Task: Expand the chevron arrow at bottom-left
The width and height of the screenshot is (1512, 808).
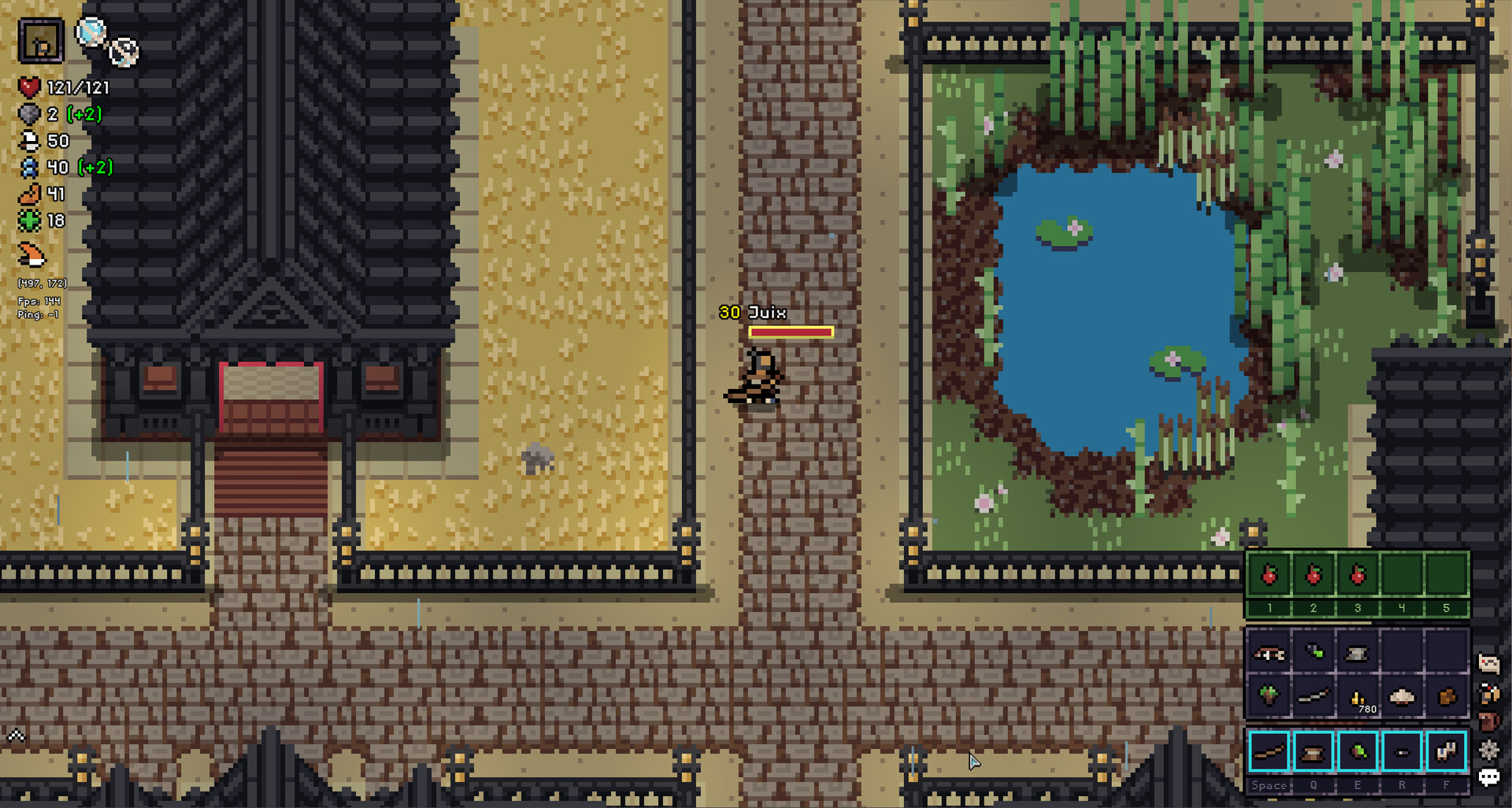Action: pos(16,733)
